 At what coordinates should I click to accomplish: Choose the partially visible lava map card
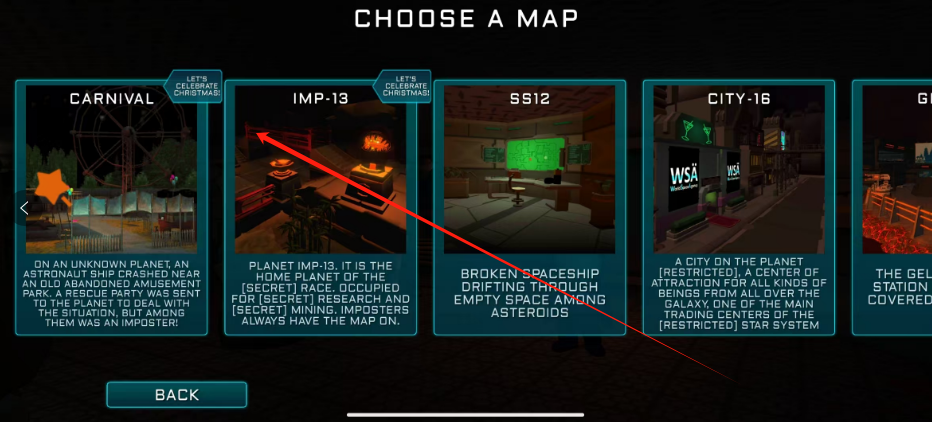[895, 207]
